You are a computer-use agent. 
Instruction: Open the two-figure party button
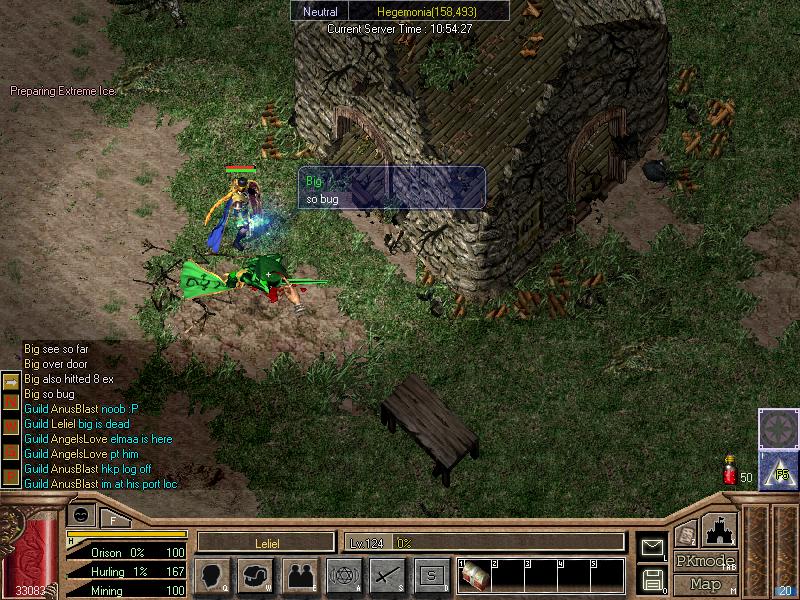click(x=300, y=575)
